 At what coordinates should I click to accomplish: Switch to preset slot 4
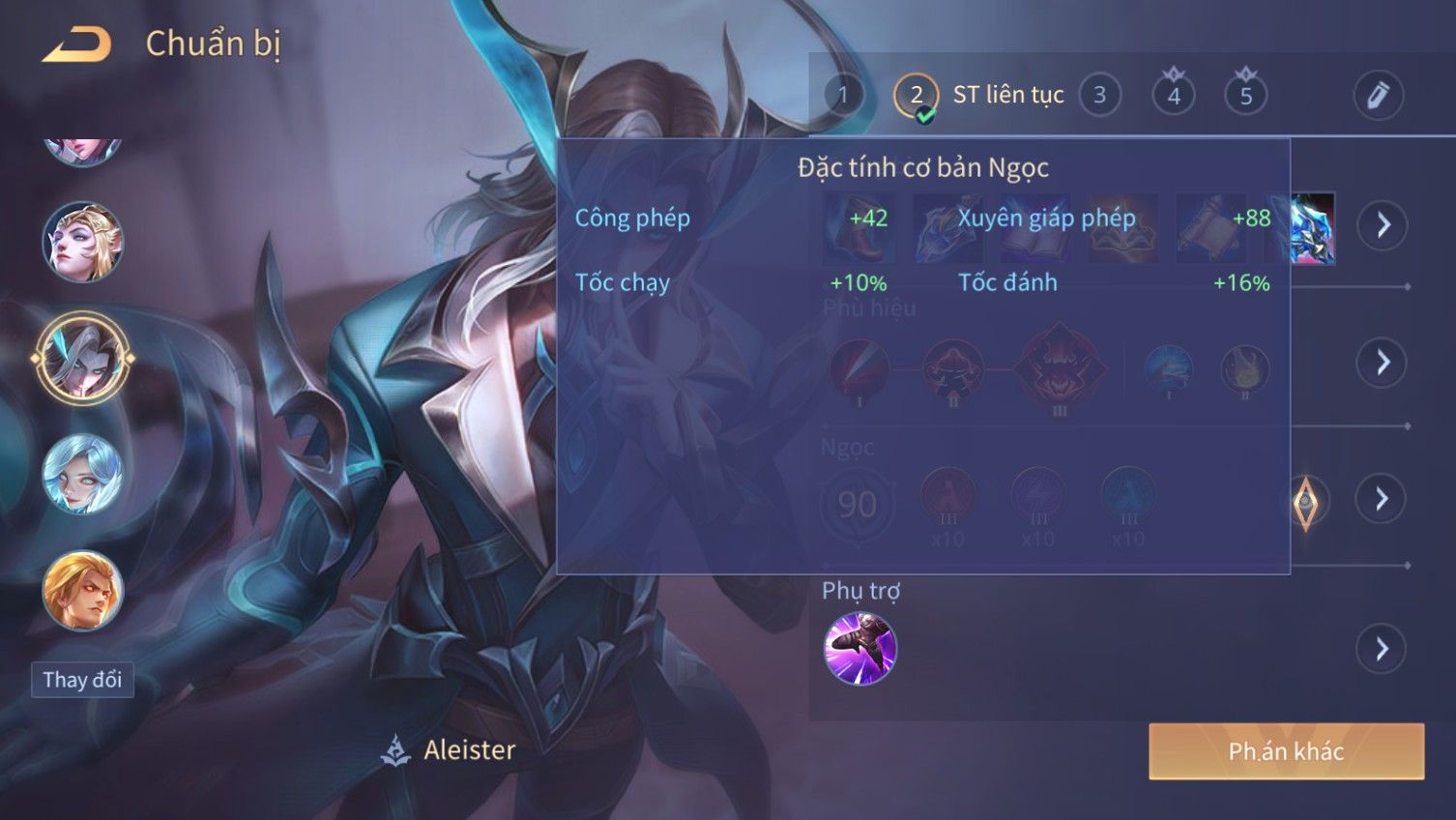[1173, 95]
